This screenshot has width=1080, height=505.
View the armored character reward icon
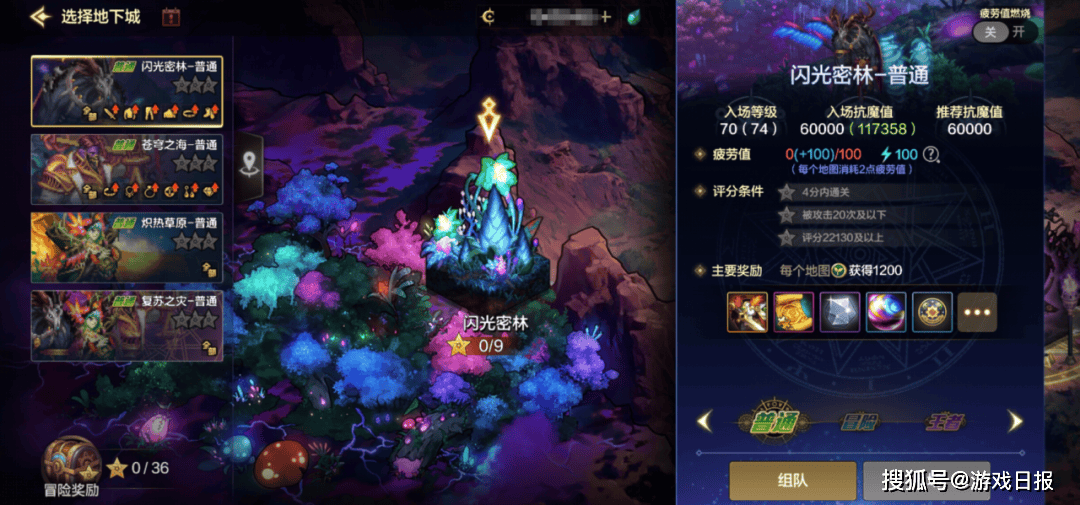click(747, 312)
